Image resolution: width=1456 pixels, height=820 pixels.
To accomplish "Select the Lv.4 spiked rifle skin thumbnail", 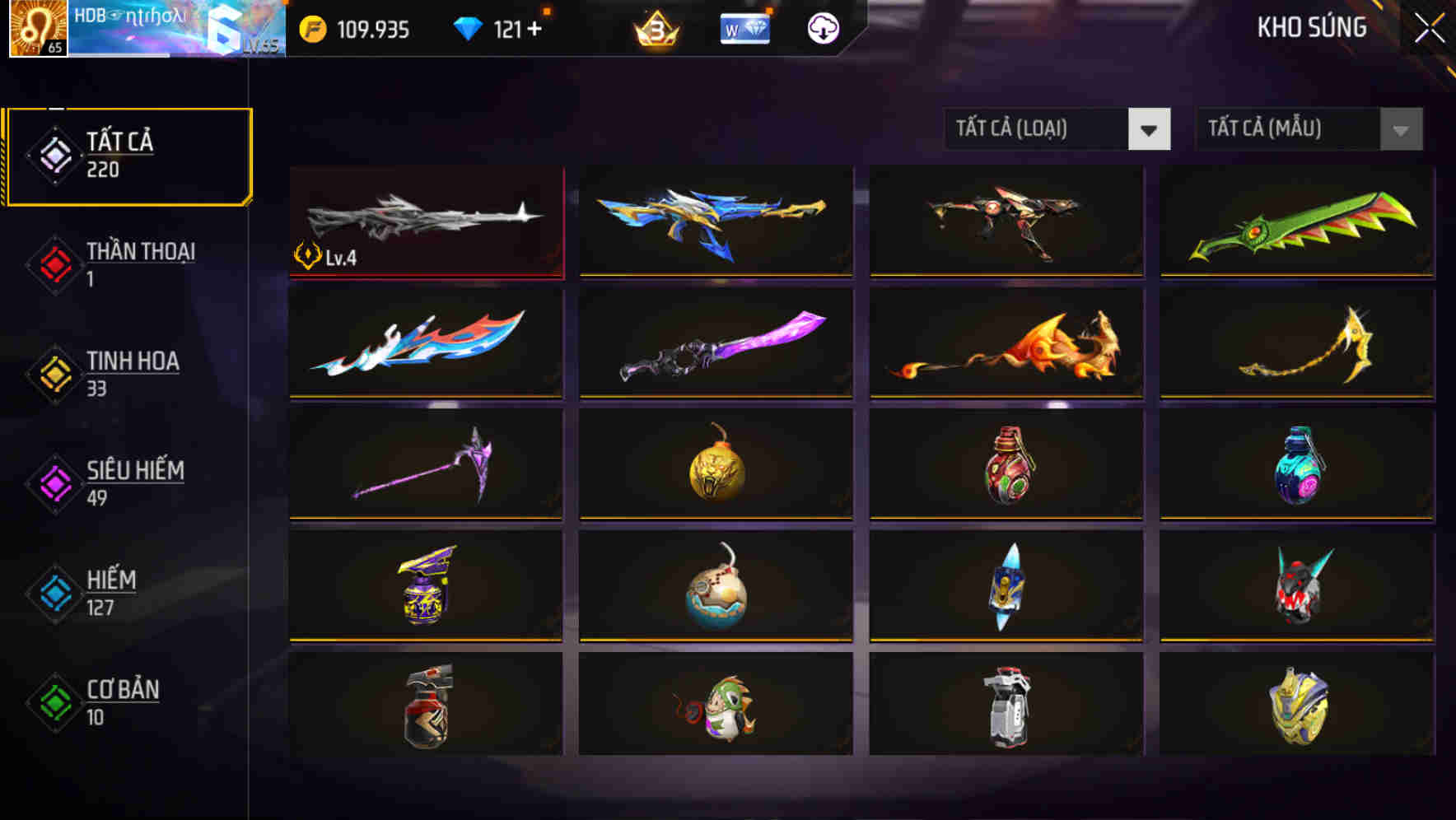I will (x=426, y=222).
